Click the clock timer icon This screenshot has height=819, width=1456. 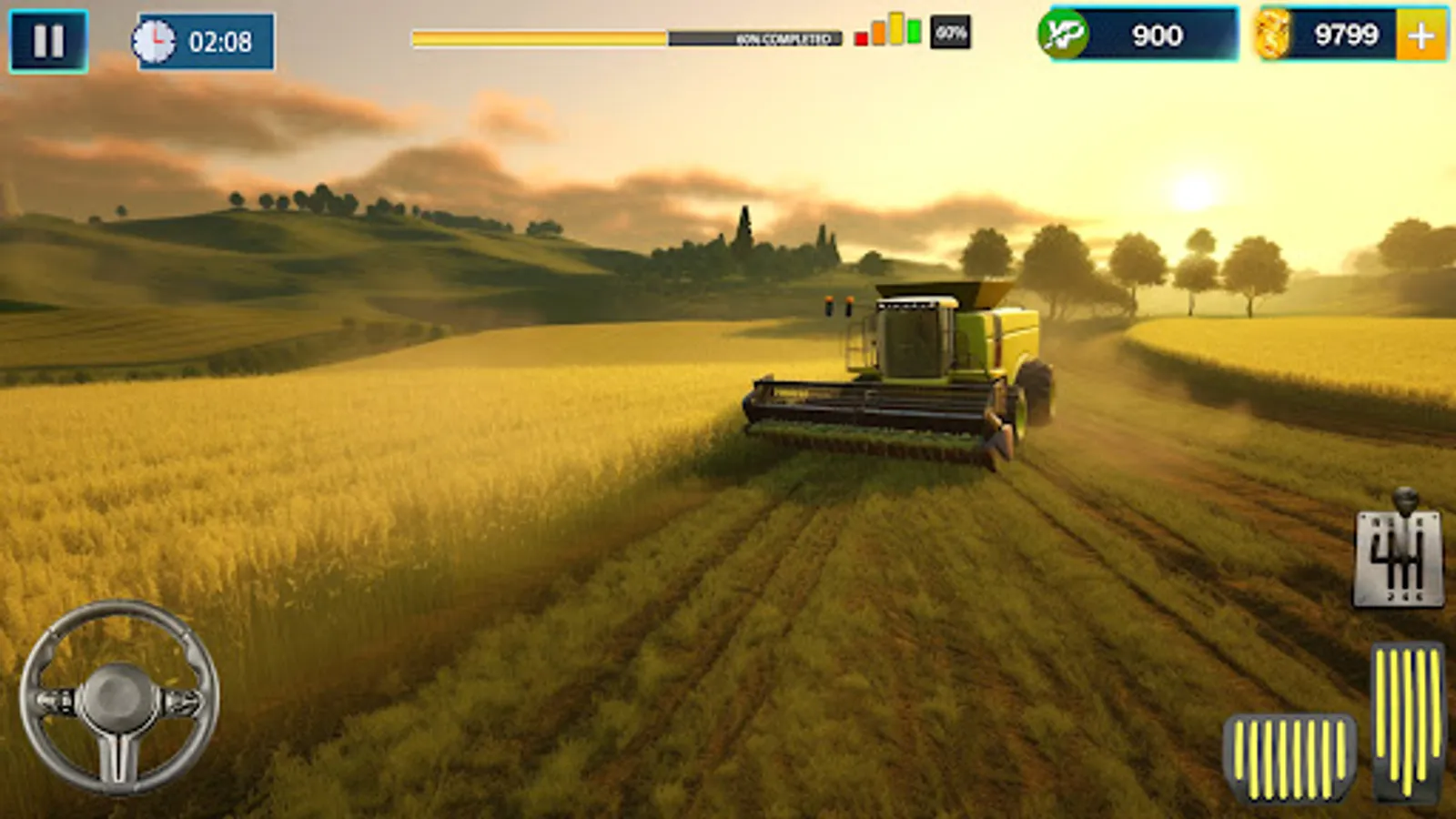[157, 38]
